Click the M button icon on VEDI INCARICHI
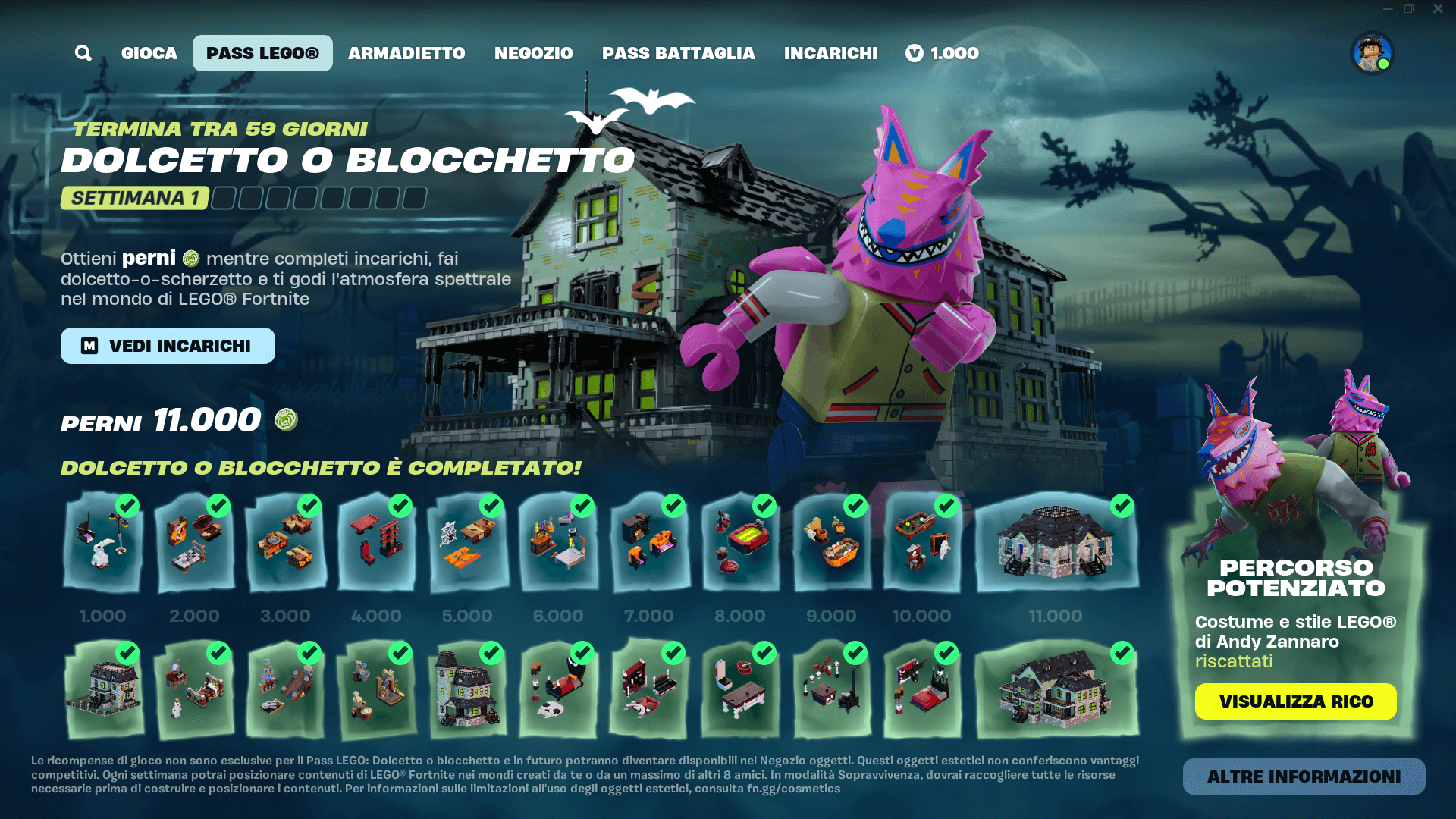This screenshot has width=1456, height=819. pos(89,346)
